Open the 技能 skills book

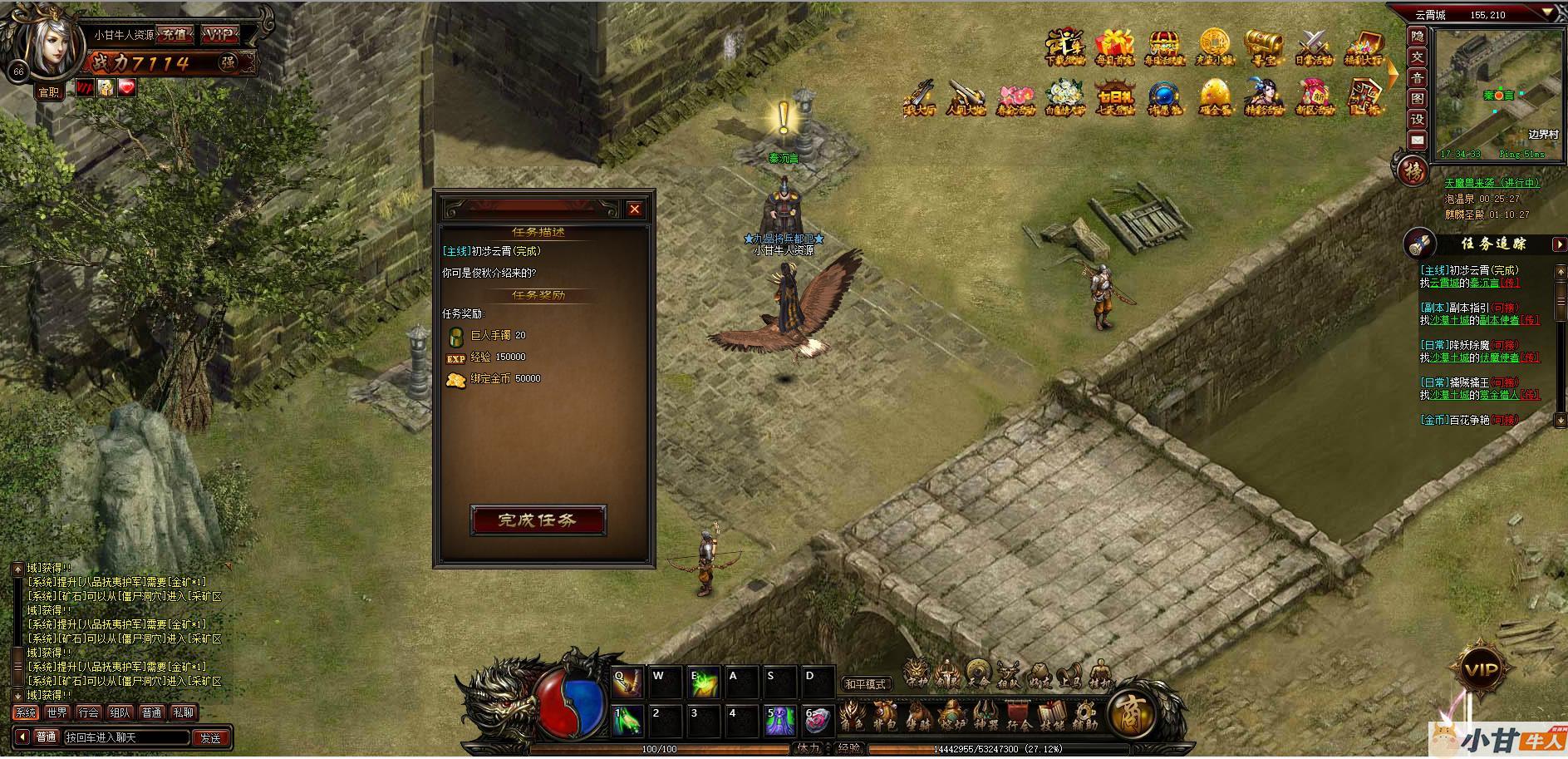pos(1052,715)
